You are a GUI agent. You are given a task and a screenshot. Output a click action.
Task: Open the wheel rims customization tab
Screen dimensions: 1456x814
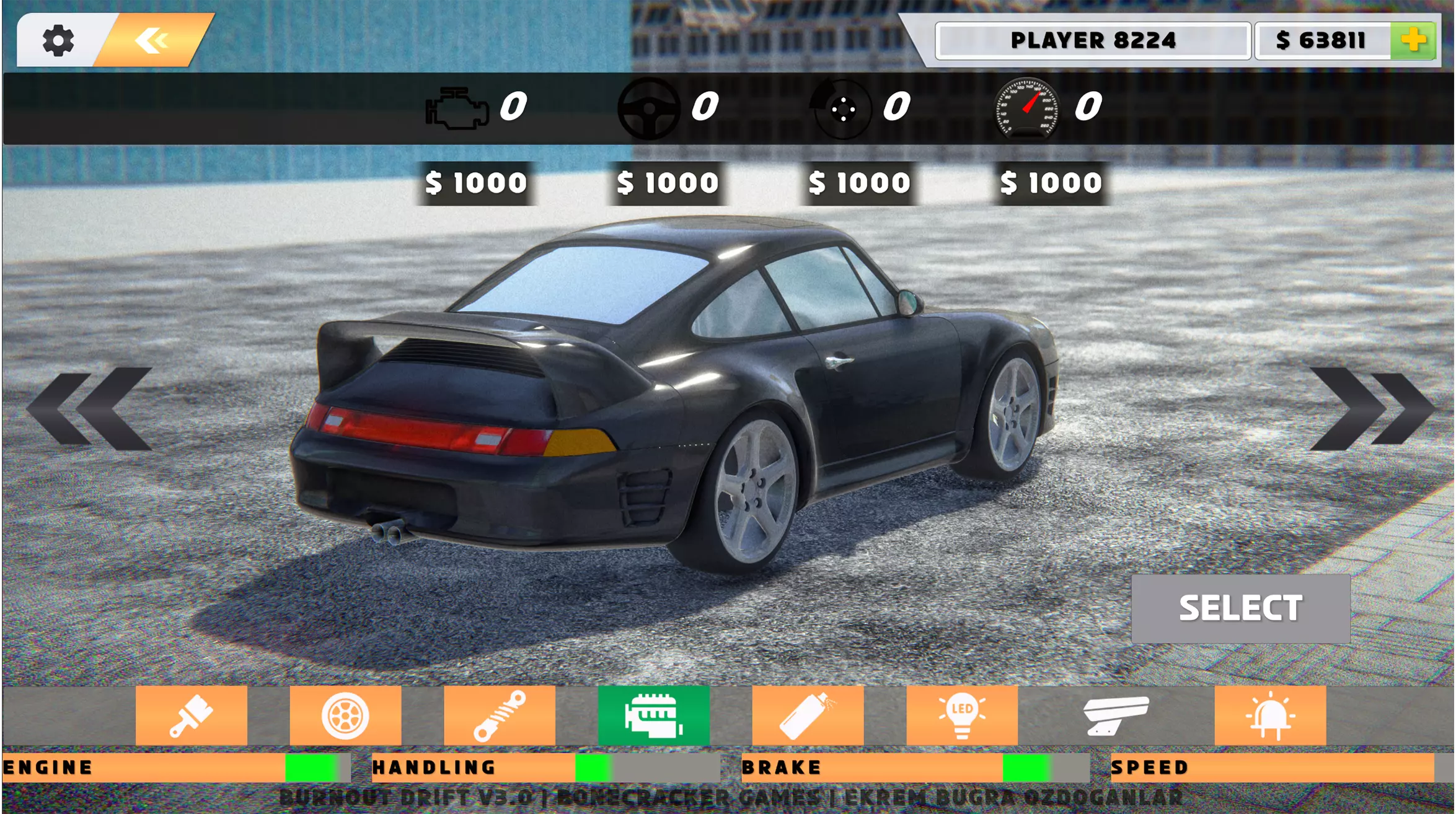click(345, 716)
